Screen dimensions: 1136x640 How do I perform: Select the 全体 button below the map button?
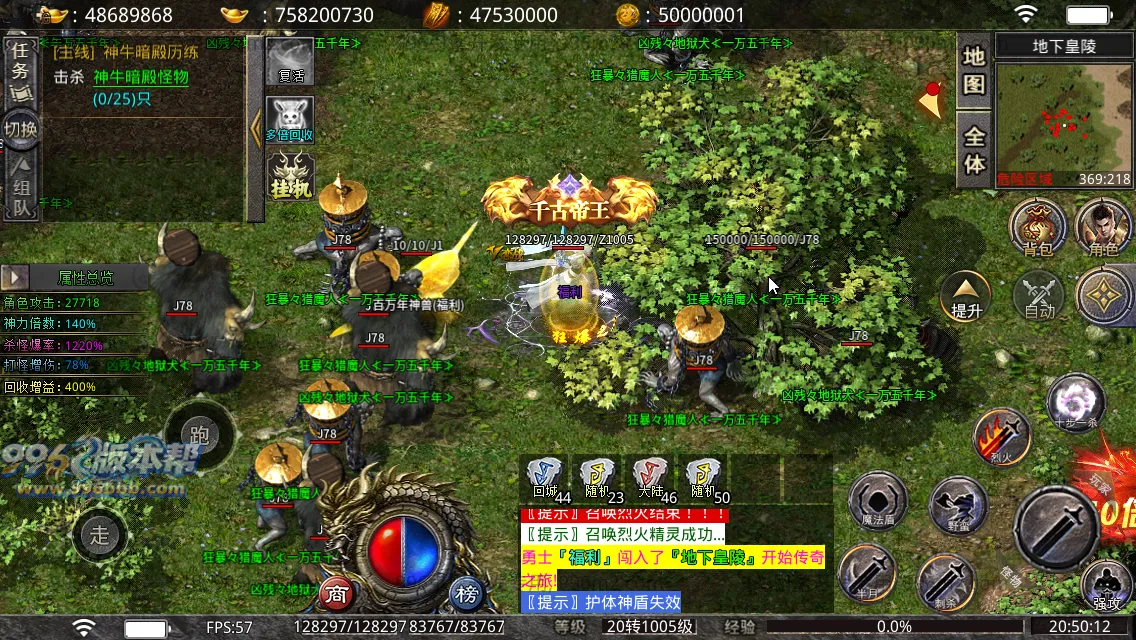click(x=974, y=148)
